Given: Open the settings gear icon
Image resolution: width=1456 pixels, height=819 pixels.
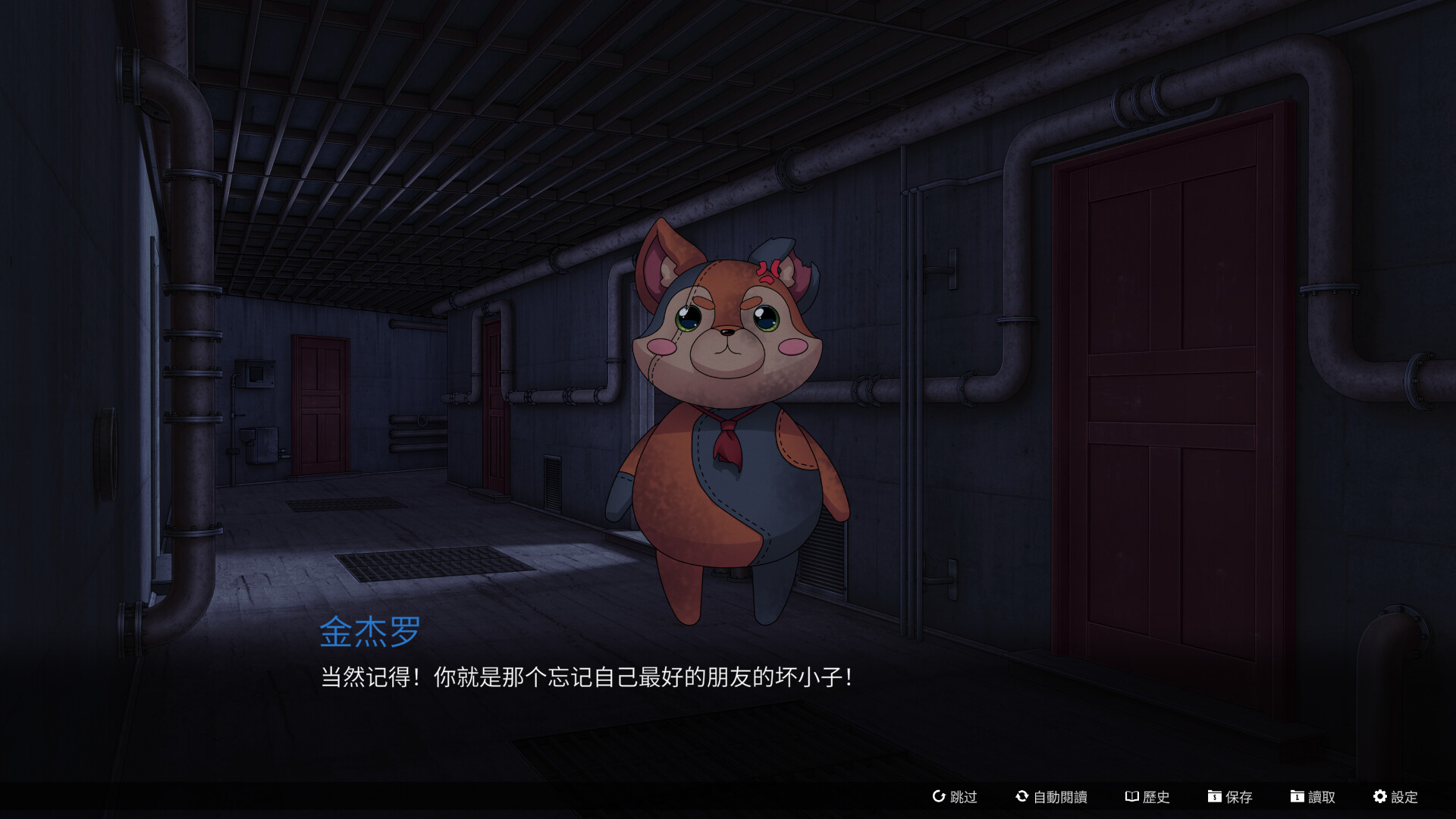Looking at the screenshot, I should tap(1381, 797).
